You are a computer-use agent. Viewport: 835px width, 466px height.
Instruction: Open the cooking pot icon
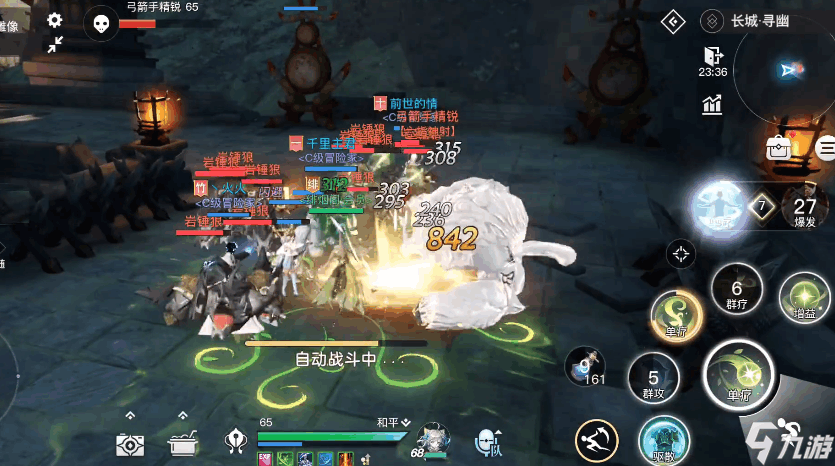point(182,443)
